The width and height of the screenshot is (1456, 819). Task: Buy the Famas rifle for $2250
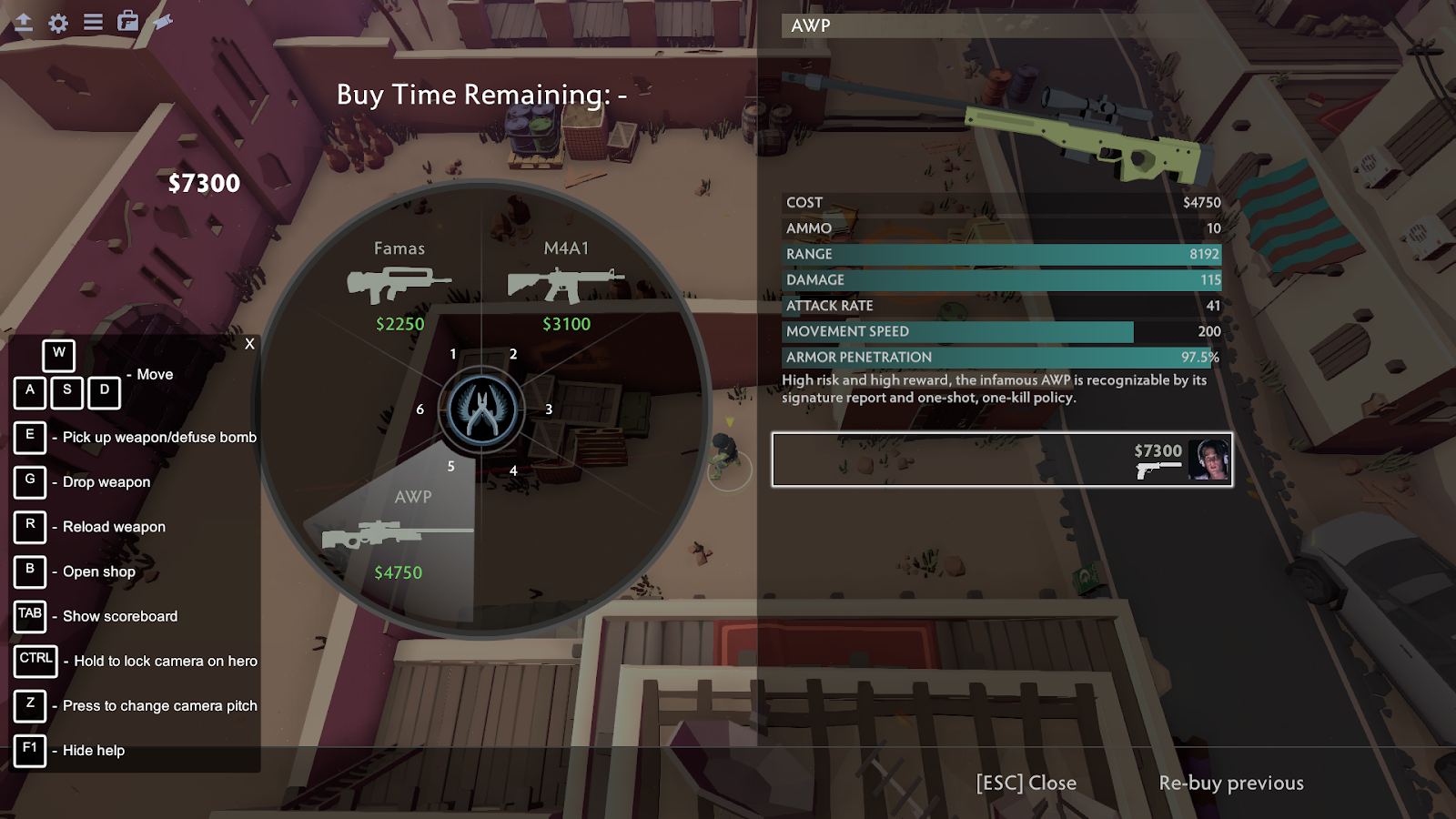click(399, 286)
